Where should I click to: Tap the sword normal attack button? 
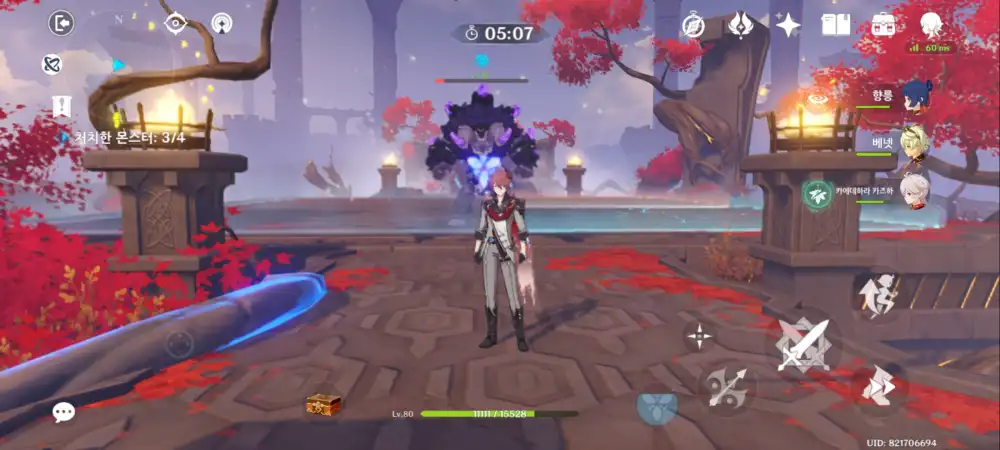point(804,346)
